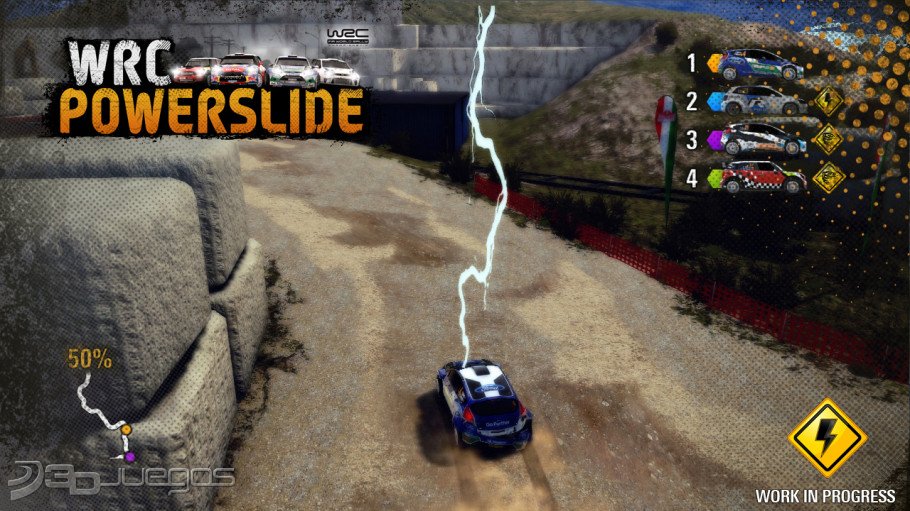910x511 pixels.
Task: Select the first-place blue Ford car
Action: tap(761, 65)
